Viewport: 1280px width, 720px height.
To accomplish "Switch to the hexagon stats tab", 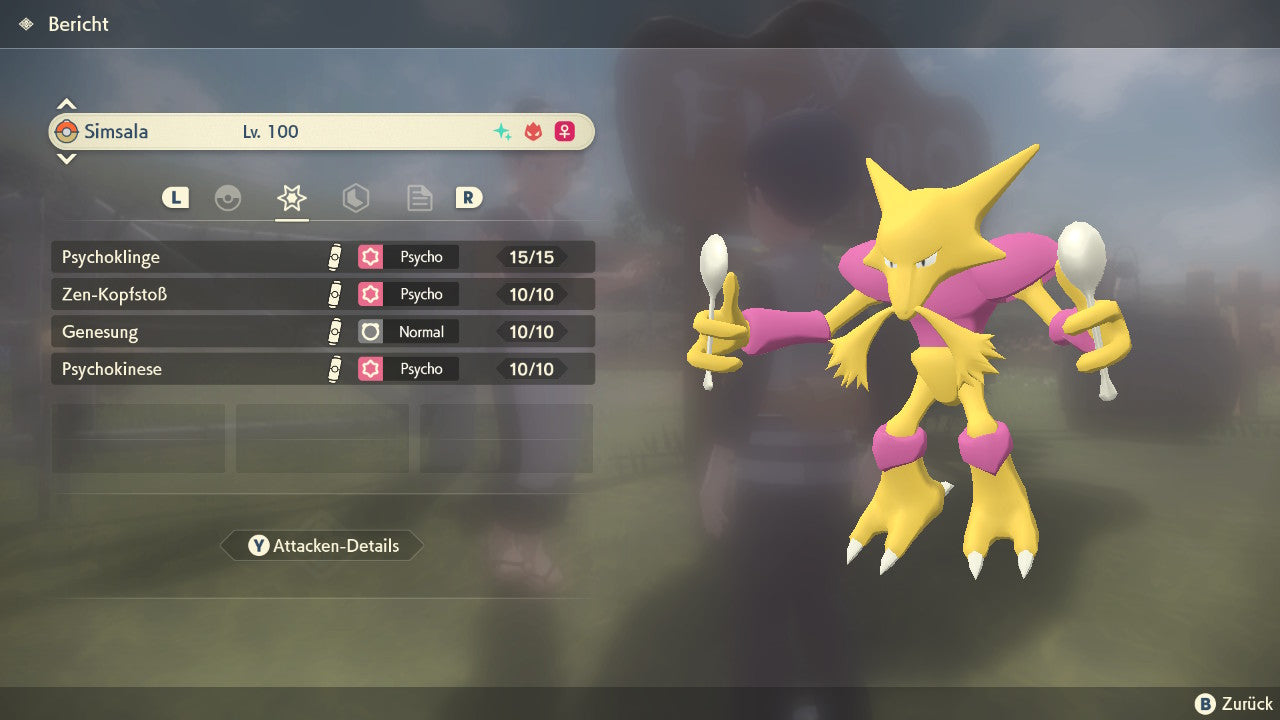I will [355, 198].
